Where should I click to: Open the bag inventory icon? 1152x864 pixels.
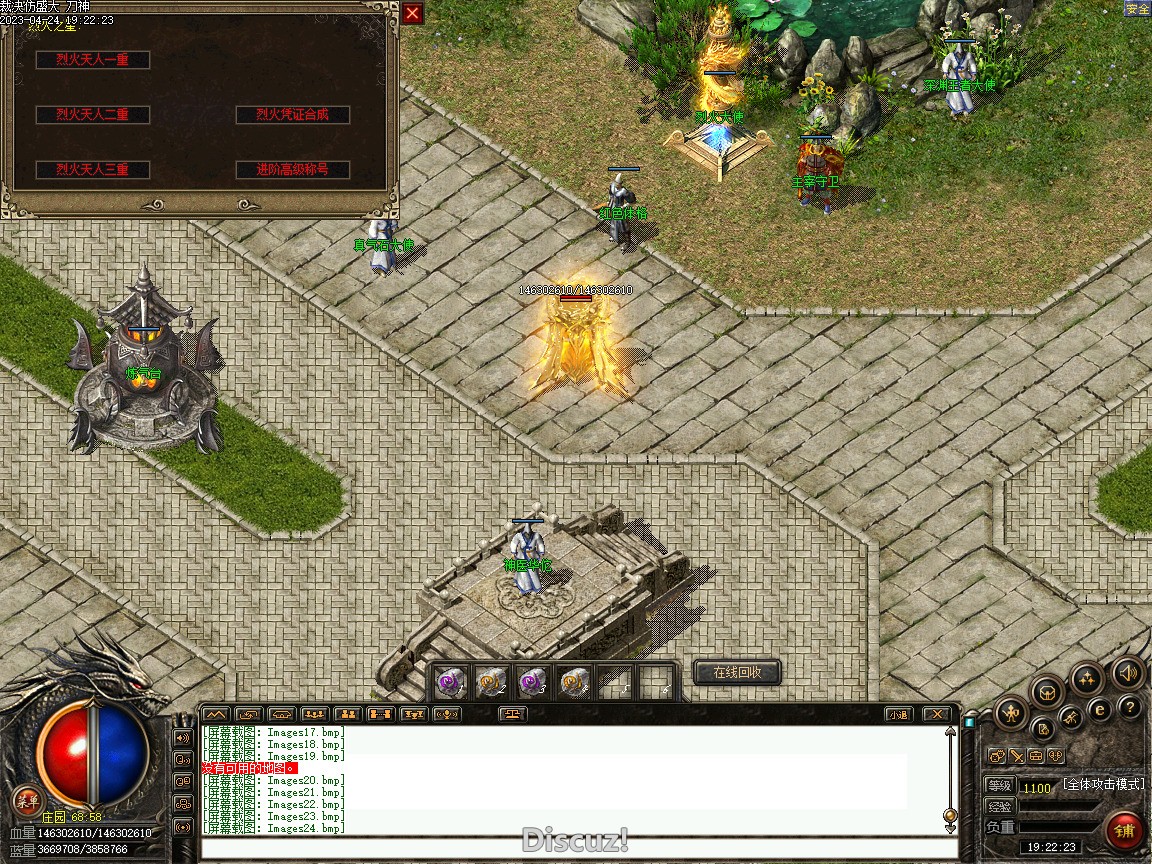coord(1047,691)
